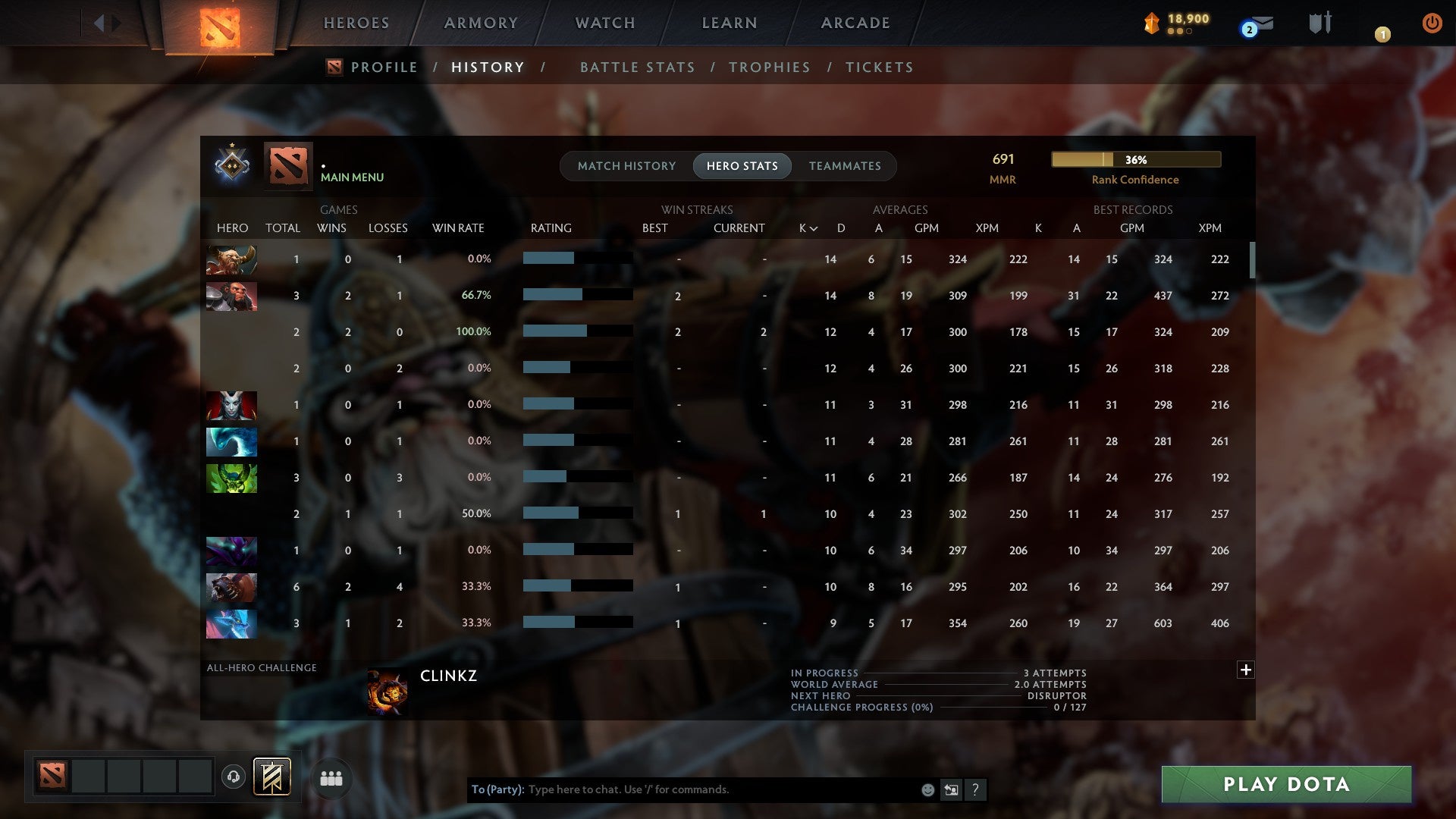Click the Armory shield and sword icon
Image resolution: width=1456 pixels, height=819 pixels.
pos(1321,23)
